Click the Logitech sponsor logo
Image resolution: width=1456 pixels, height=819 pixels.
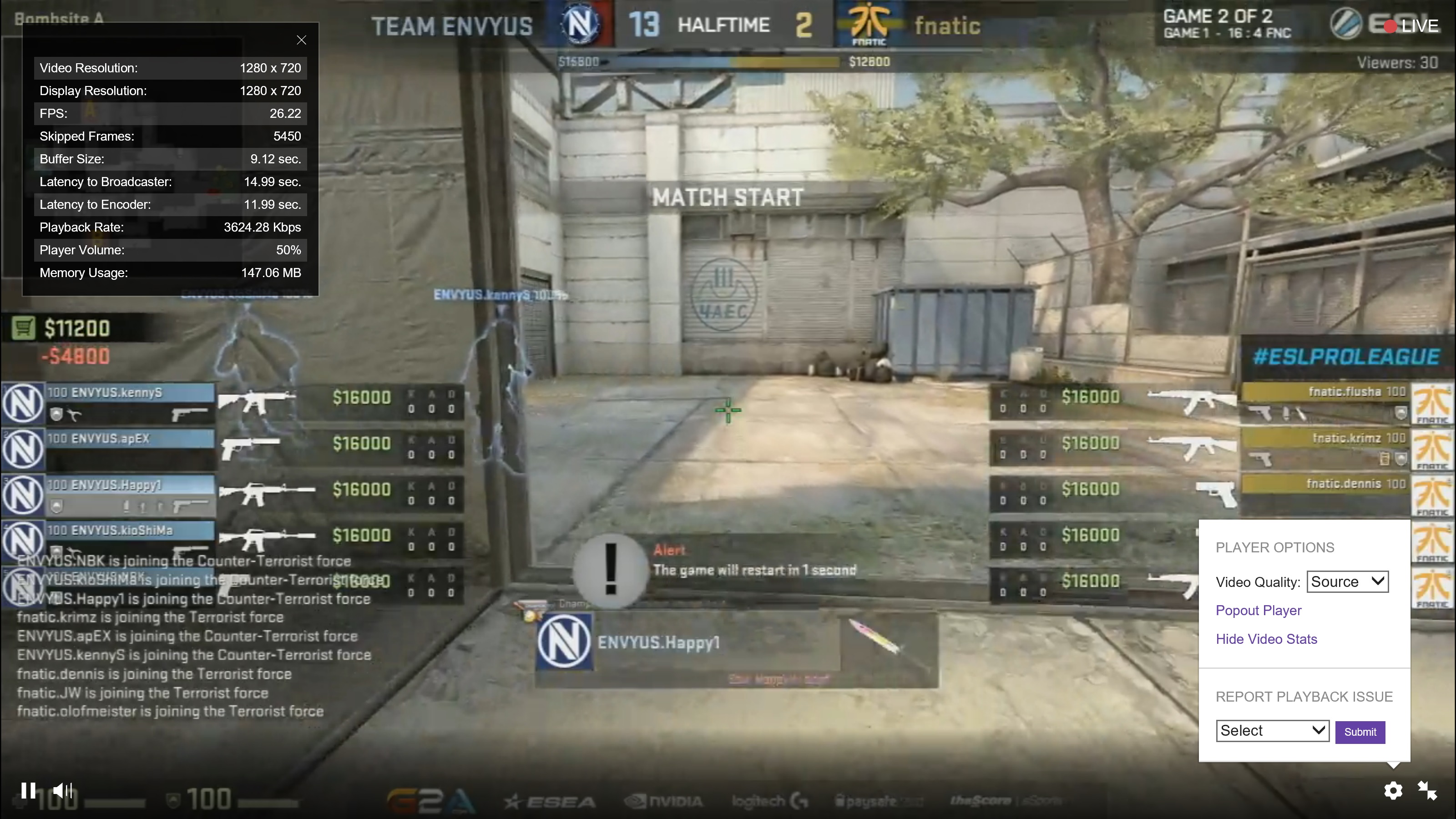(768, 800)
